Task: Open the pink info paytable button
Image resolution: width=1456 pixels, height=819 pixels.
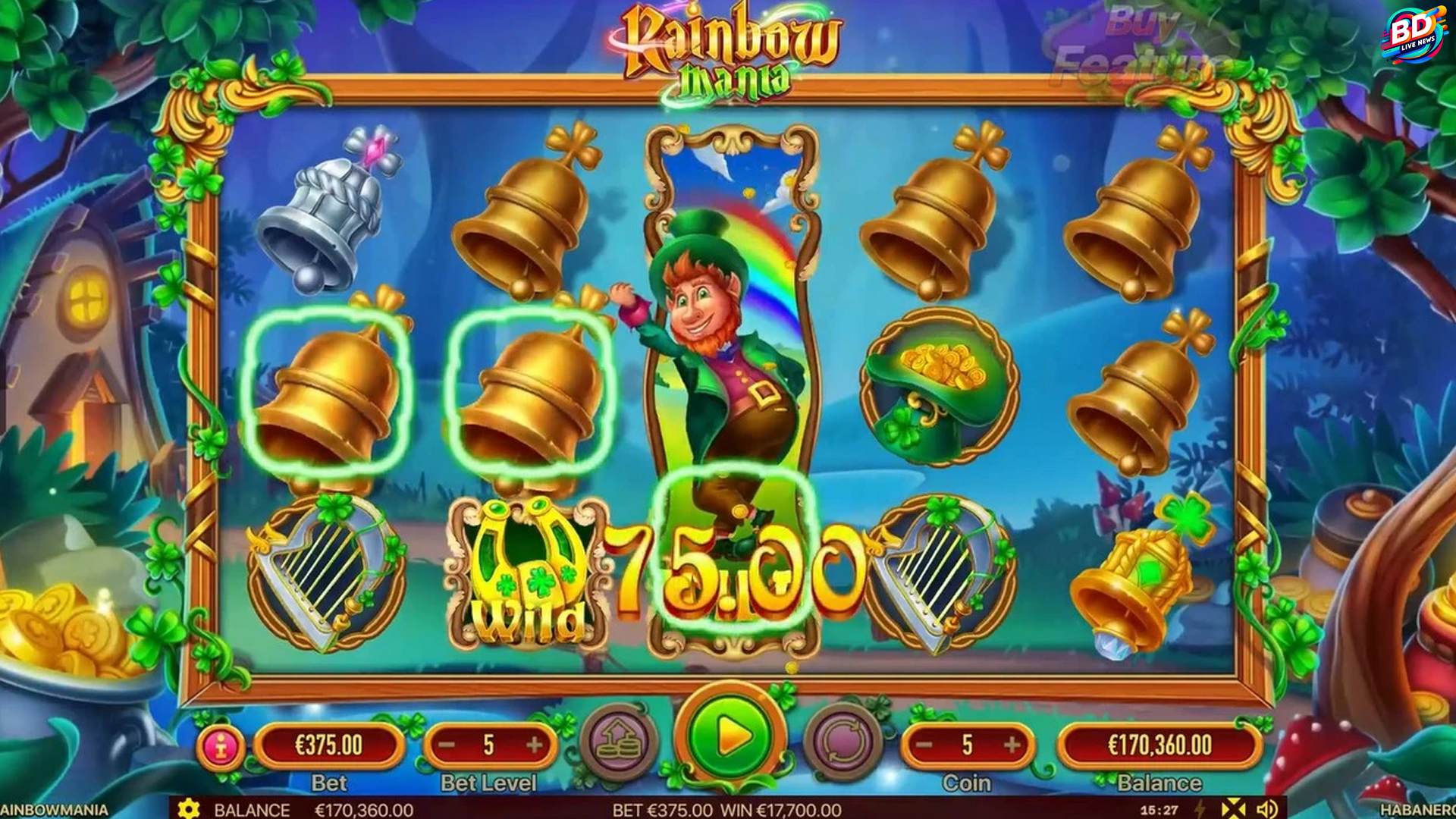Action: pyautogui.click(x=221, y=747)
